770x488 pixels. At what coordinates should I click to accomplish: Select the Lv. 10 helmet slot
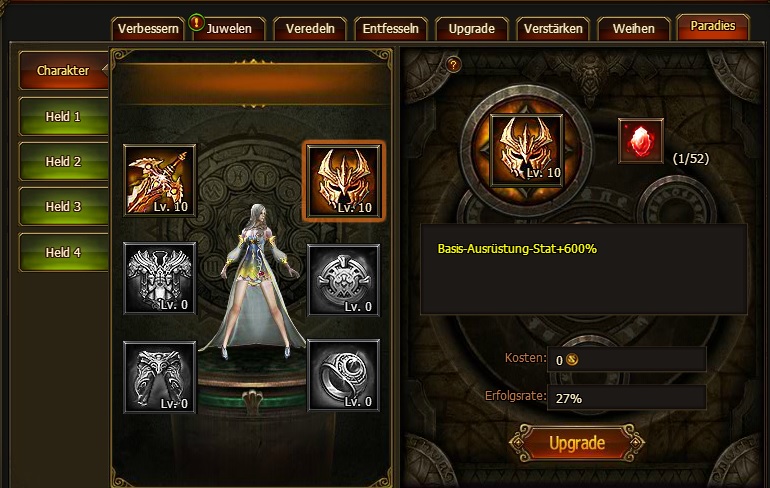click(344, 180)
